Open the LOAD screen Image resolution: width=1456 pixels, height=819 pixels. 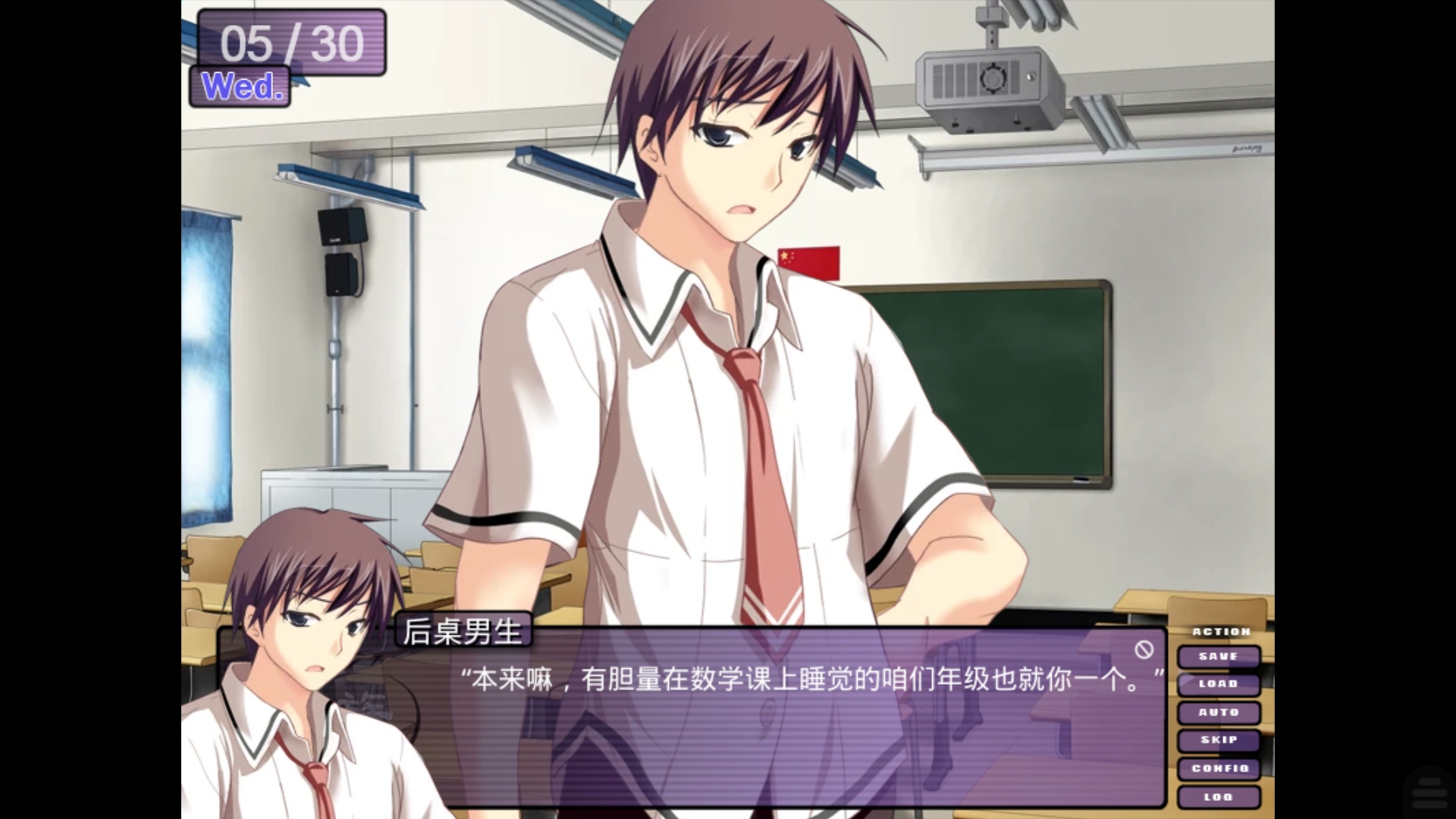[x=1219, y=684]
